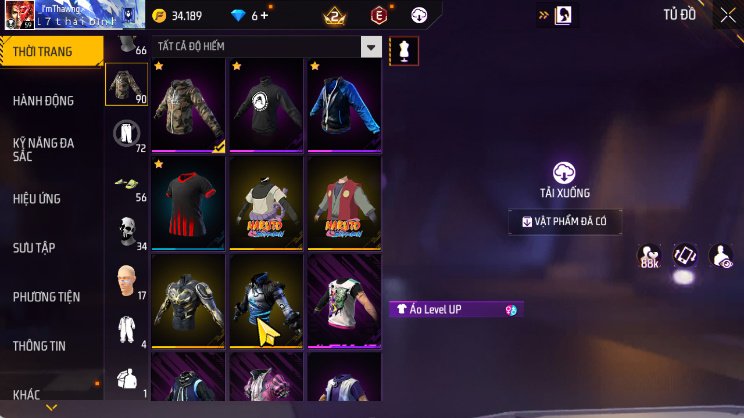The image size is (744, 418).
Task: Switch to the HÀNH ĐỘNG tab
Action: tap(44, 100)
